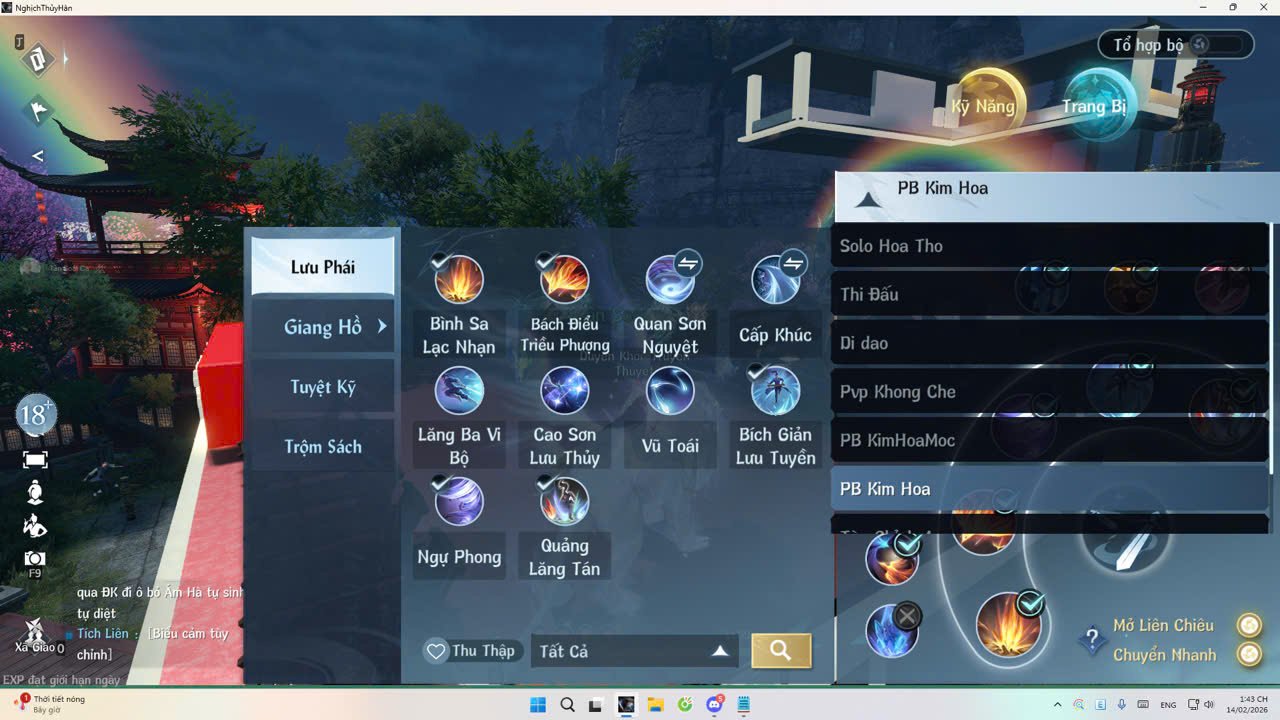This screenshot has width=1280, height=720.
Task: Click the yellow search magnifier icon
Action: tap(782, 650)
